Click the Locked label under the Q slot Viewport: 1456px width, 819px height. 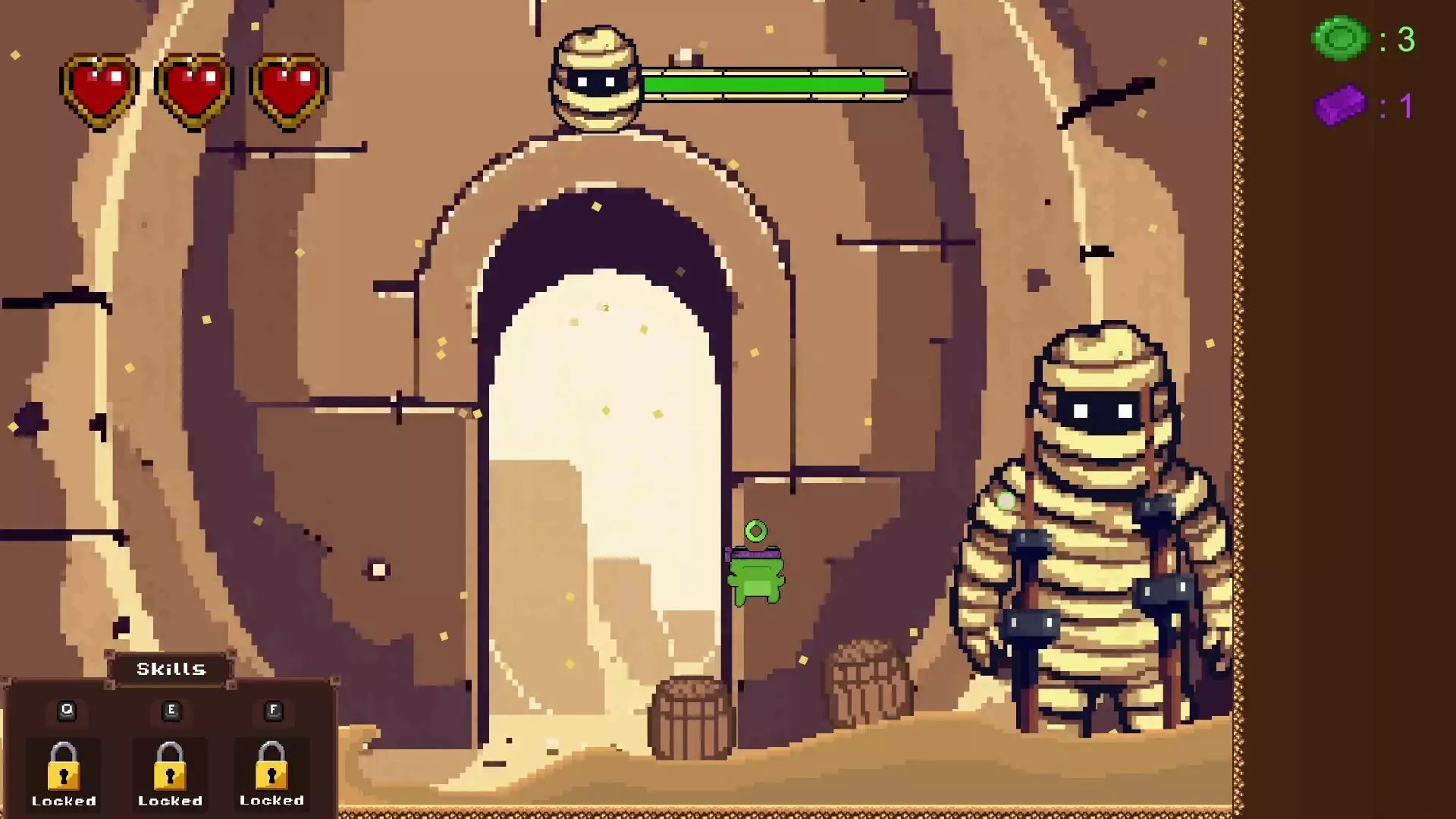pyautogui.click(x=65, y=801)
